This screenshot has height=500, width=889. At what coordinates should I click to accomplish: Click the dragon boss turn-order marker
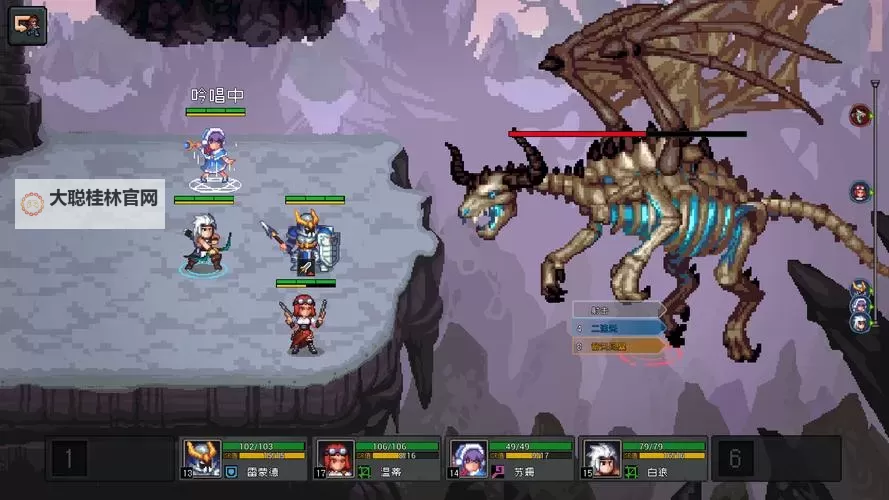click(859, 116)
